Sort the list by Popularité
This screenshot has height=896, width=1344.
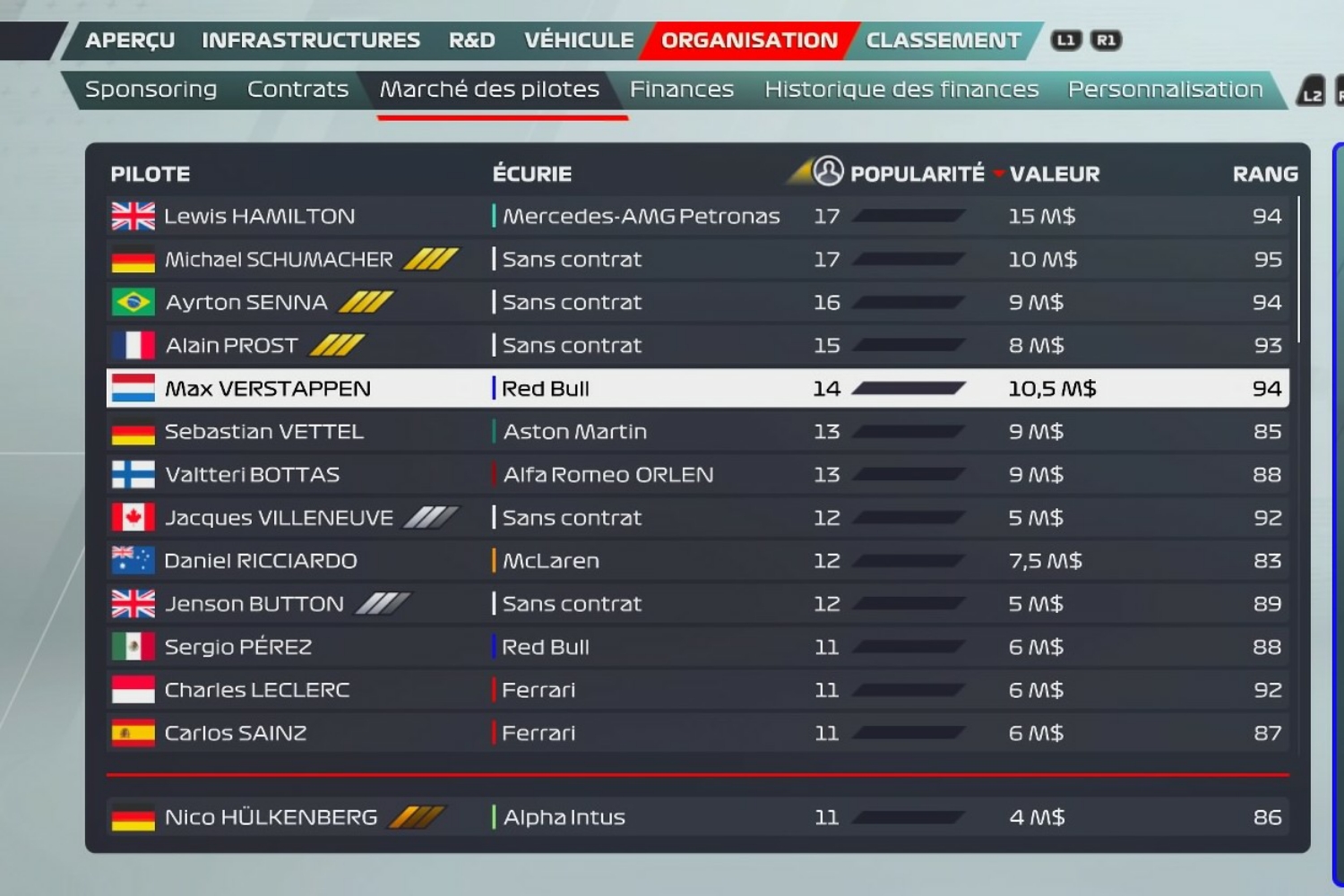[x=916, y=174]
